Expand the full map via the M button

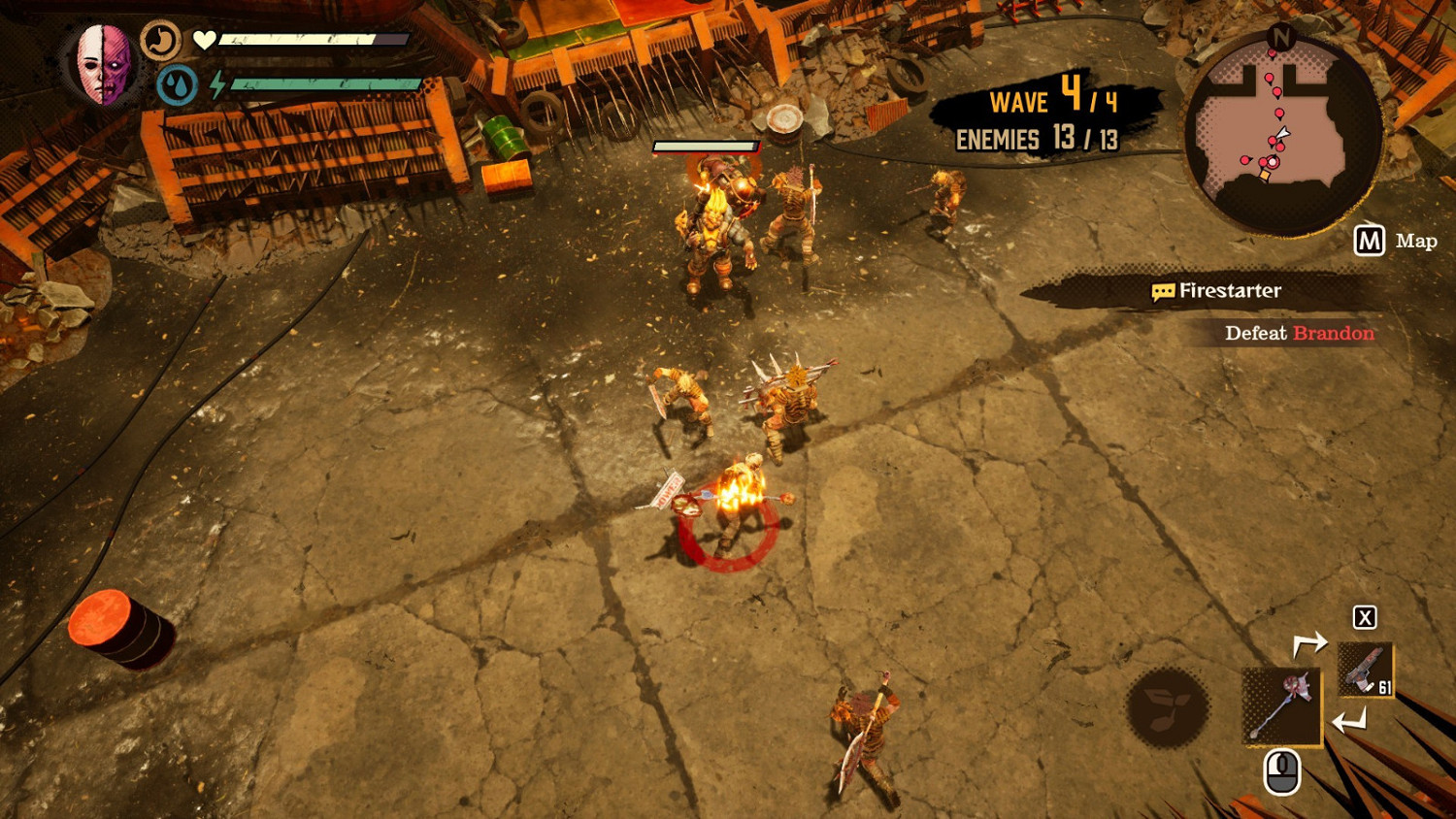1369,240
